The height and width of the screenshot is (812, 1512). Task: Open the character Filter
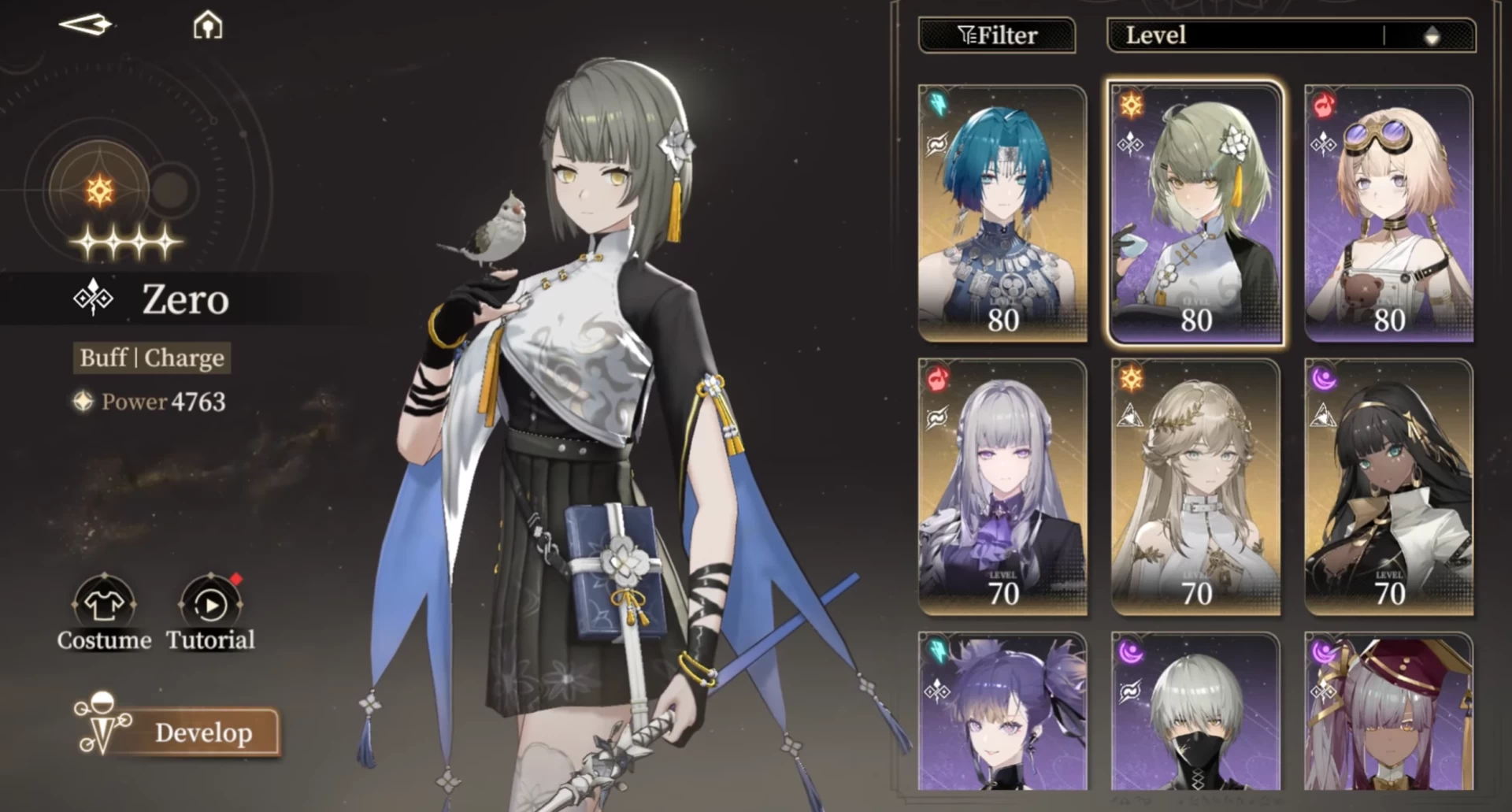click(x=997, y=35)
